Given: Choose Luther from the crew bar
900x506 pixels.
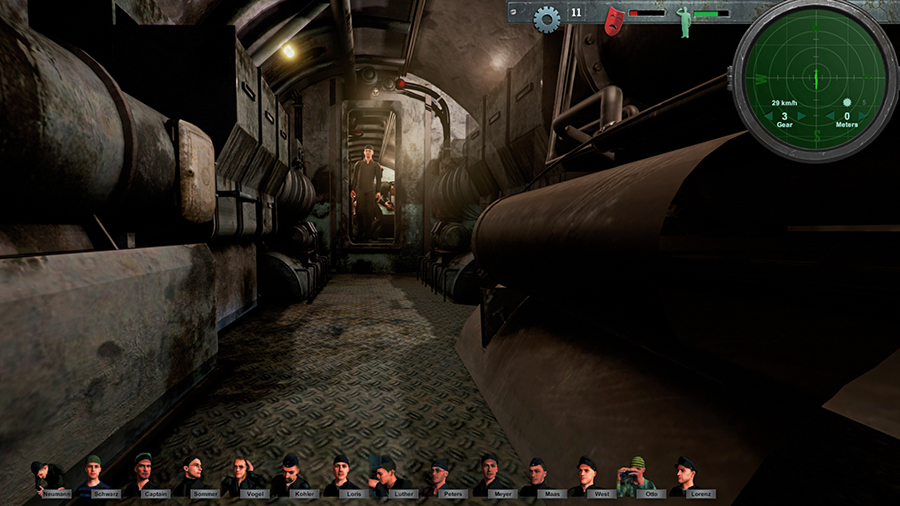Looking at the screenshot, I should coord(388,476).
